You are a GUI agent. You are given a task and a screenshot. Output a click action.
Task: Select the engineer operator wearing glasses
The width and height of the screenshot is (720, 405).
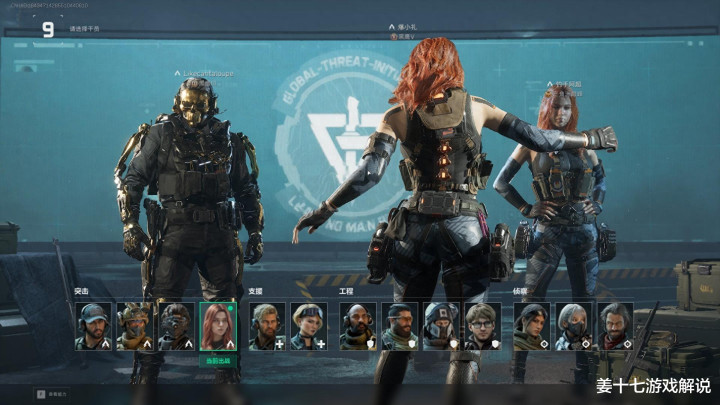tap(483, 326)
